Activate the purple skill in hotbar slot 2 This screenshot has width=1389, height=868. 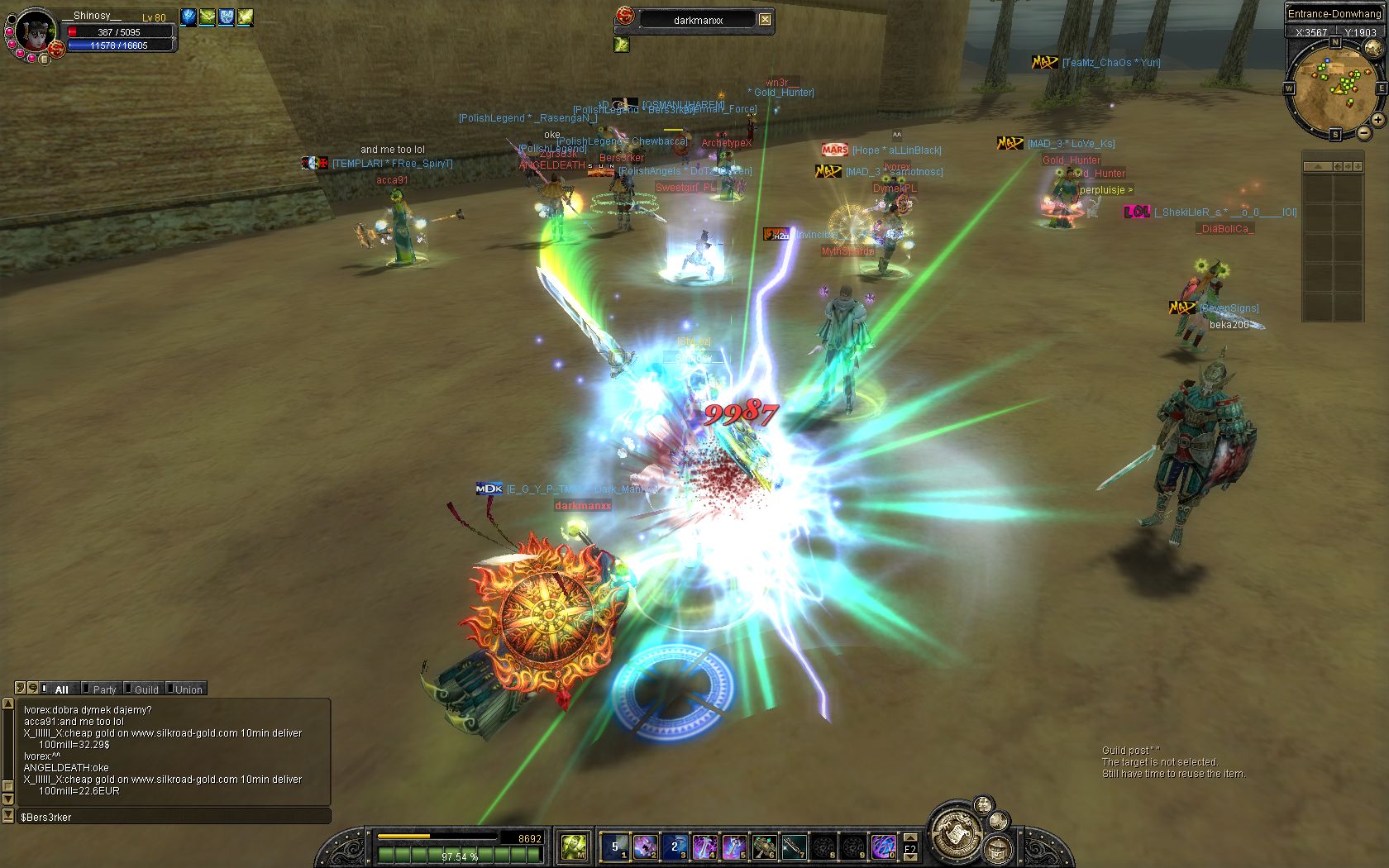coord(644,847)
